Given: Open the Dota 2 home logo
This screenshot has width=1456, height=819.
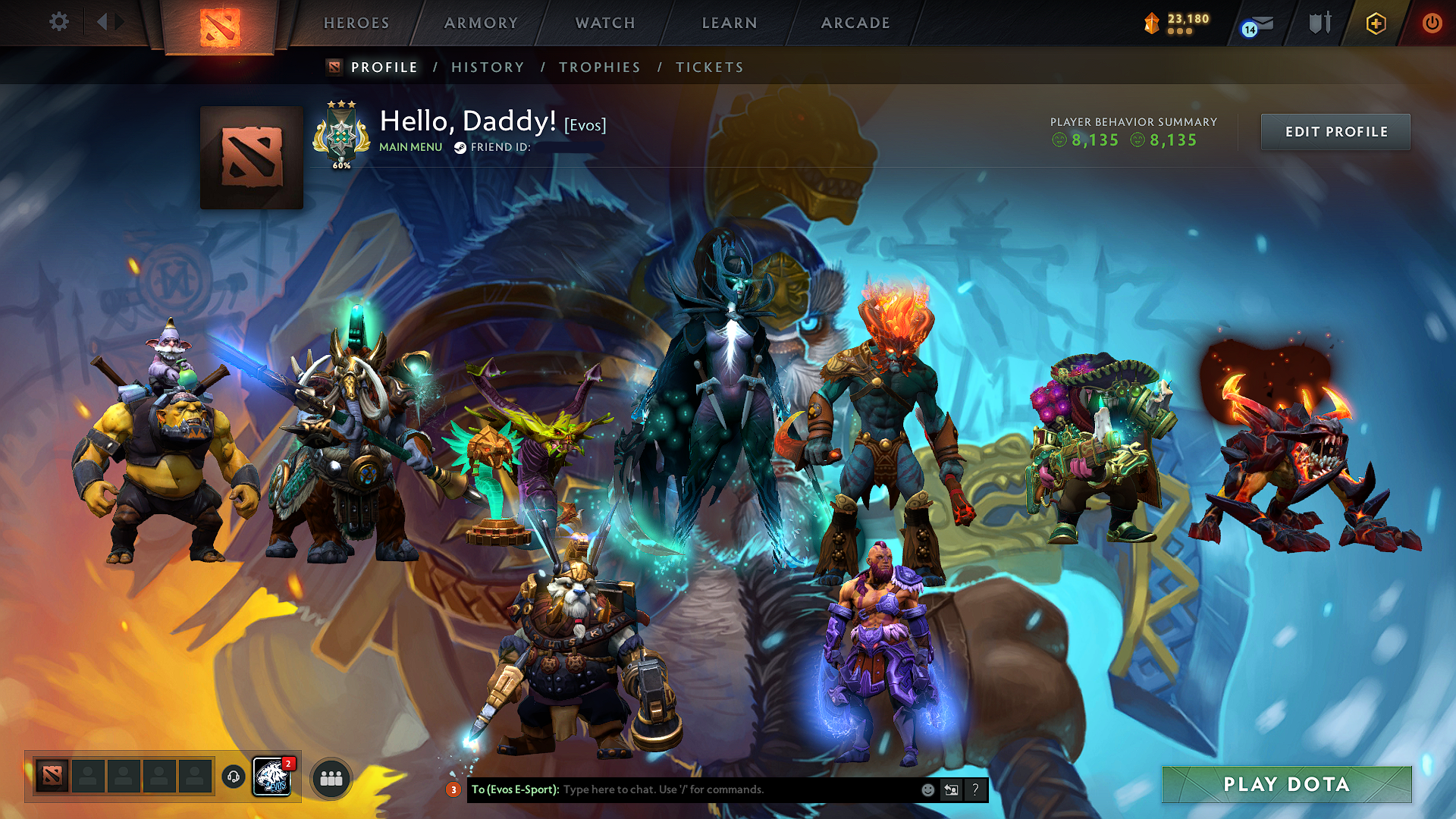Looking at the screenshot, I should (x=221, y=23).
